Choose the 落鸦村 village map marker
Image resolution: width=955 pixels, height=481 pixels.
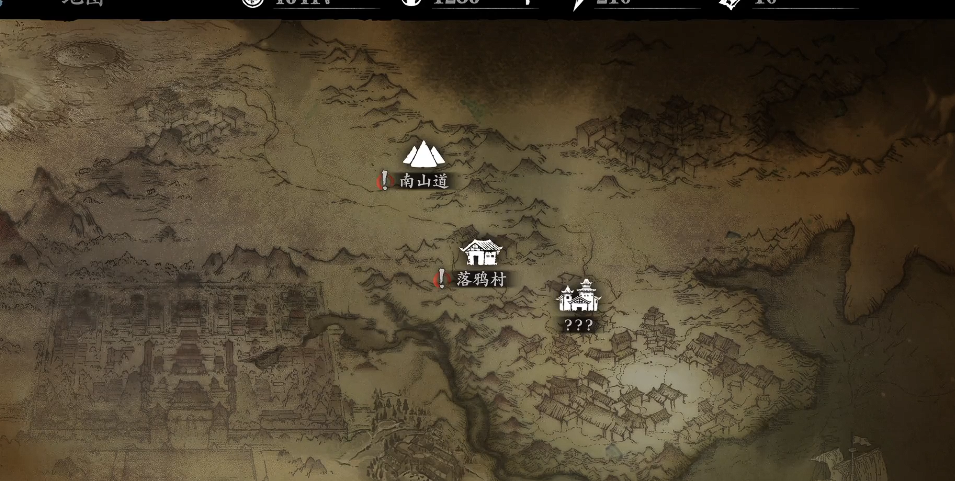[481, 252]
